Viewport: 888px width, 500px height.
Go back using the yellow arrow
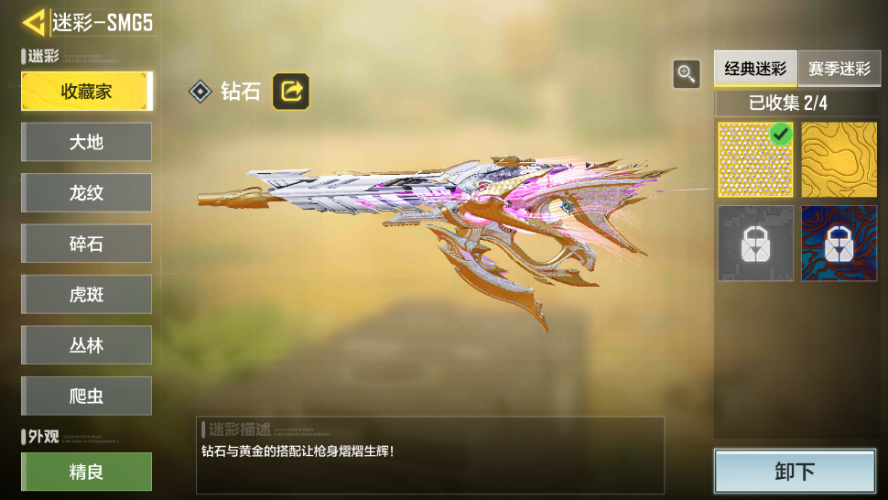(34, 22)
